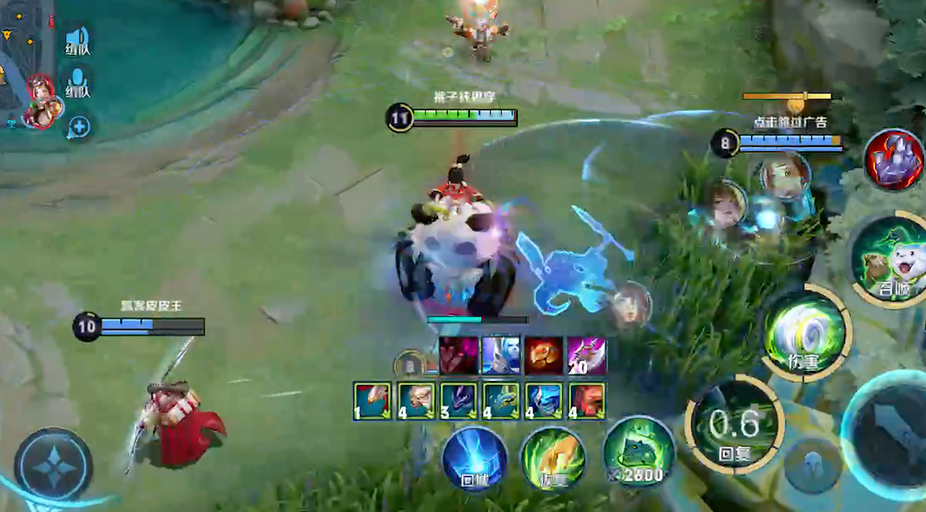
Task: Toggle the team microphone
Action: [x=78, y=86]
